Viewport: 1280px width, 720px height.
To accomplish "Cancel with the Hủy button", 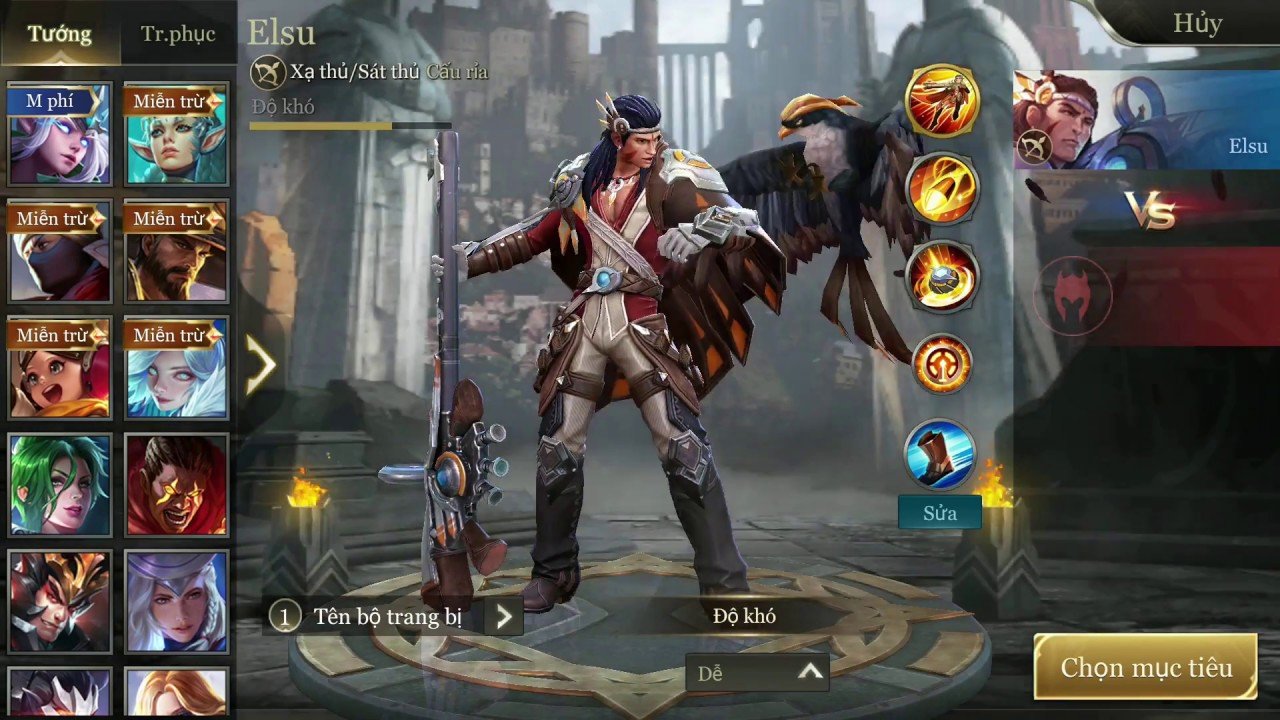I will coord(1197,24).
